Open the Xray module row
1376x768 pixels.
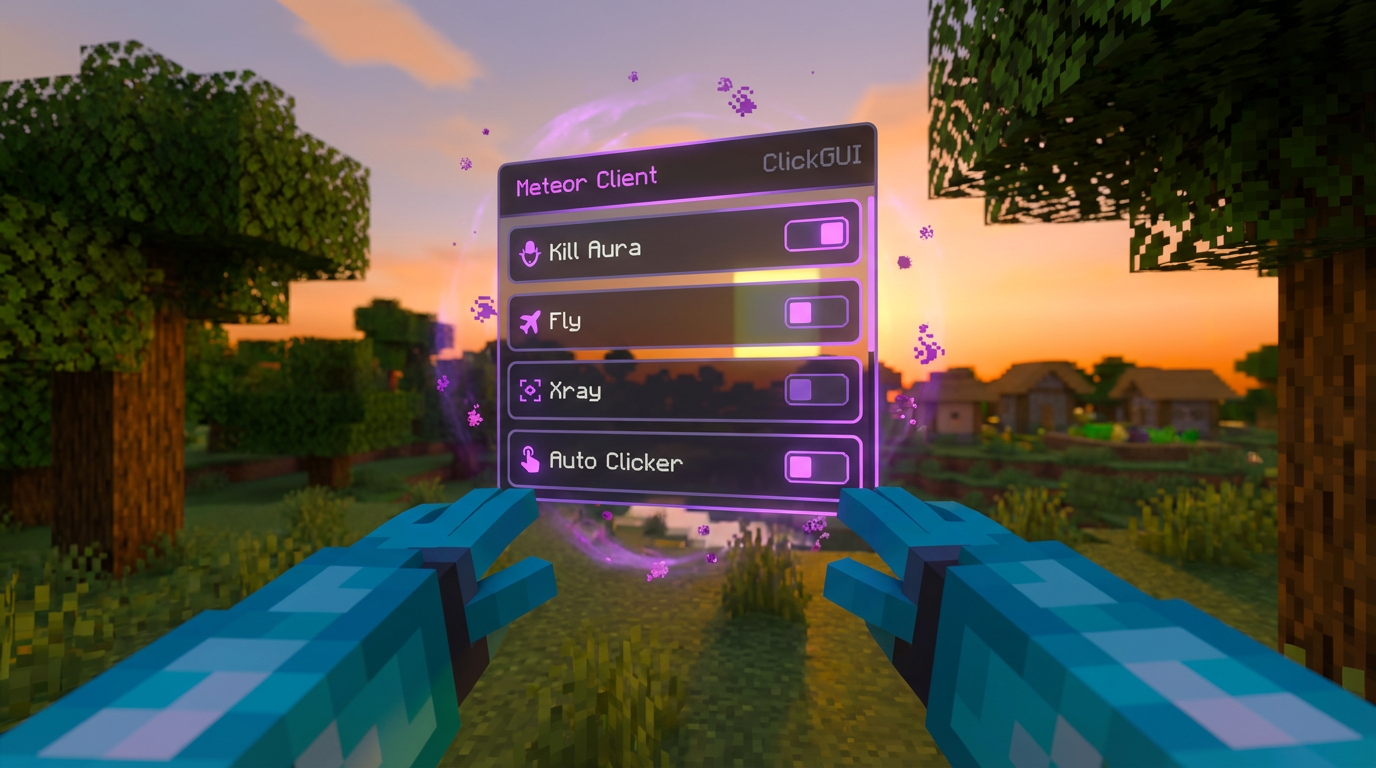683,387
